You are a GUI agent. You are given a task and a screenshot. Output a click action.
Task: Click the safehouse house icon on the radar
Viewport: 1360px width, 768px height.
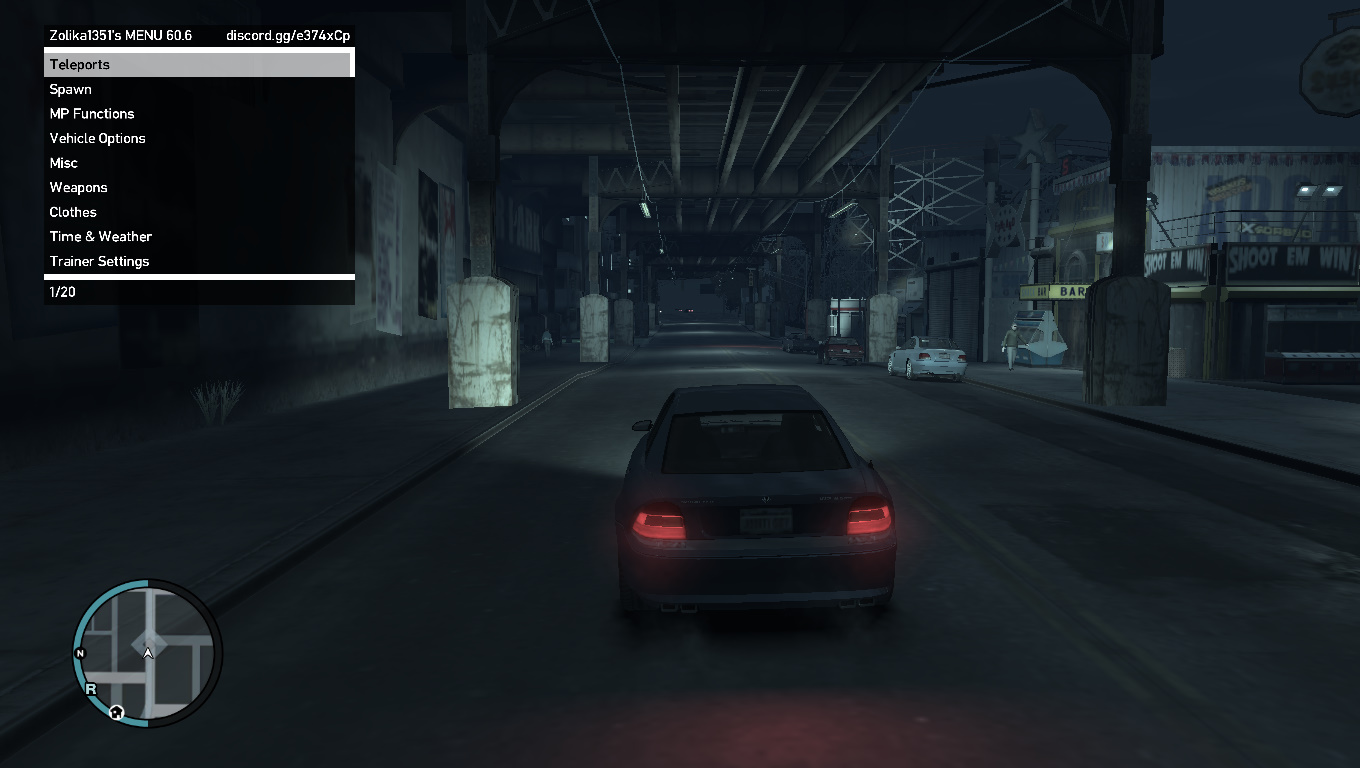116,712
